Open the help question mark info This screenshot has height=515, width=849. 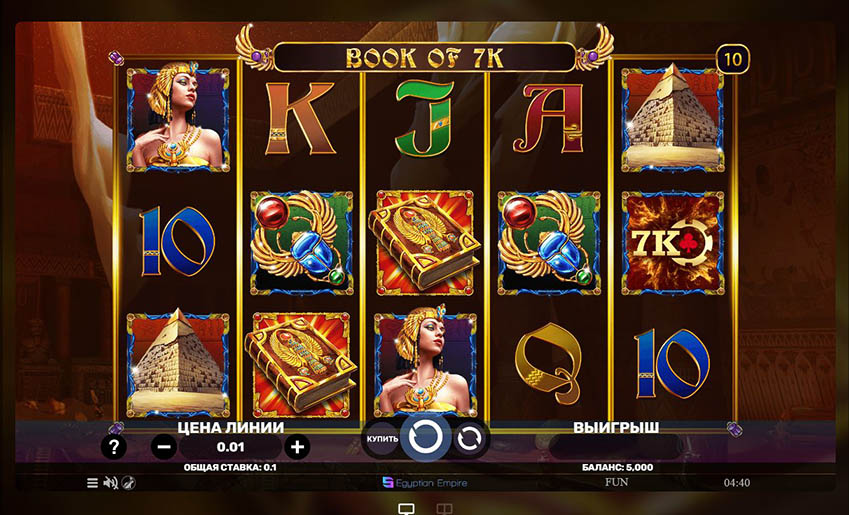pos(116,447)
